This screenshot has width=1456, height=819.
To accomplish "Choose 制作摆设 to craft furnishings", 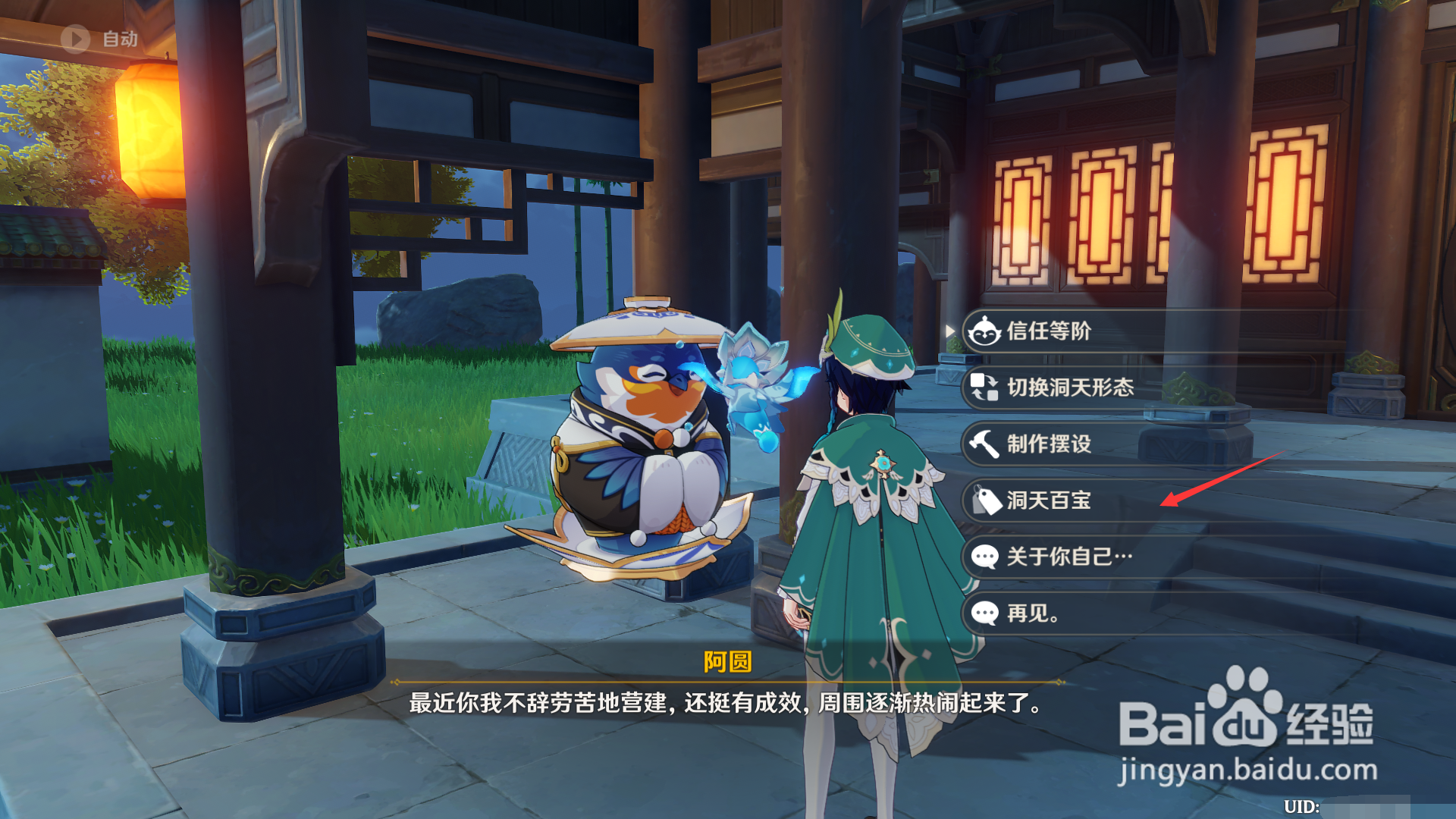I will (1050, 444).
